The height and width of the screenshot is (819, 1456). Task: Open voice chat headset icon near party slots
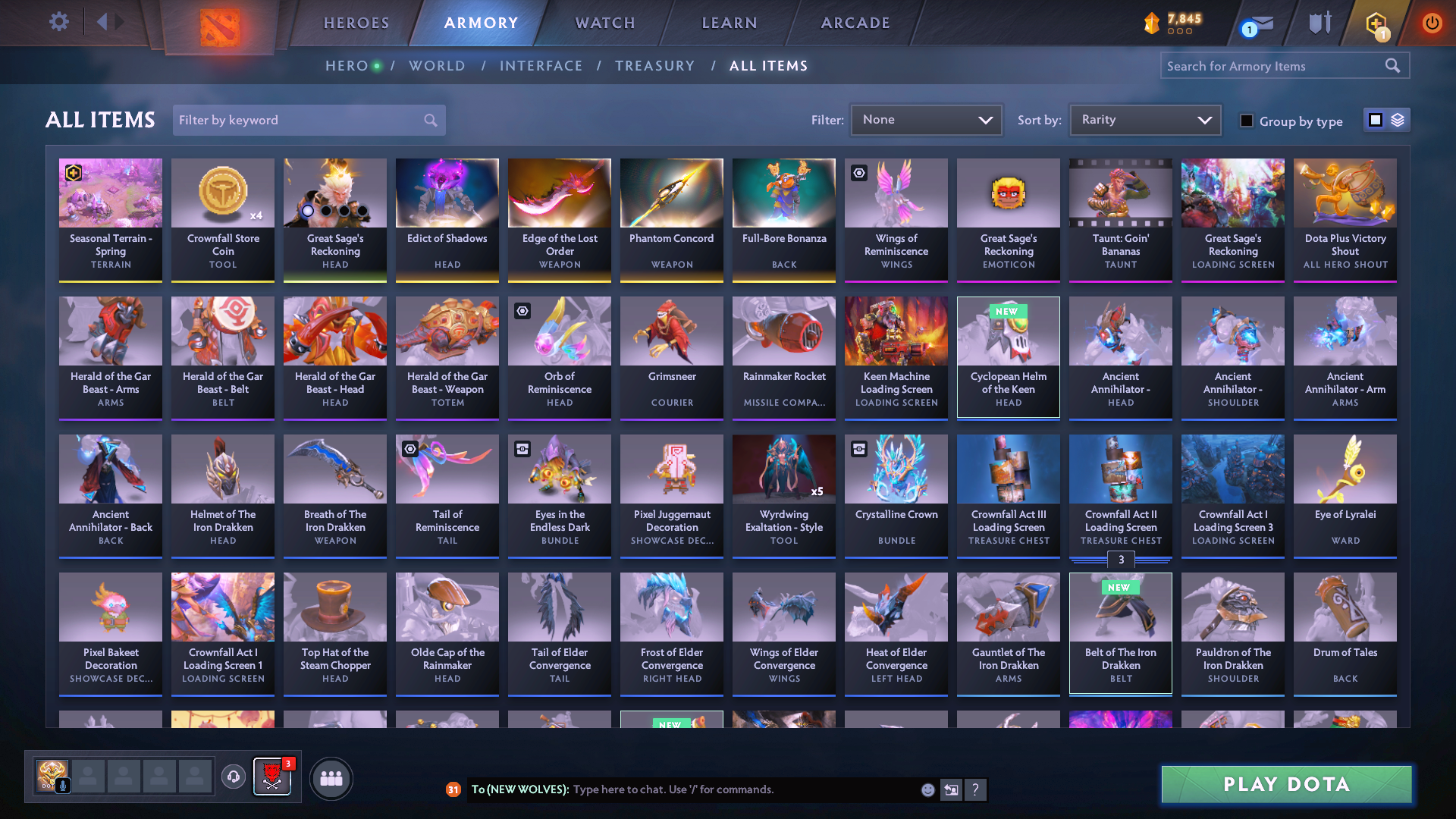[x=234, y=777]
